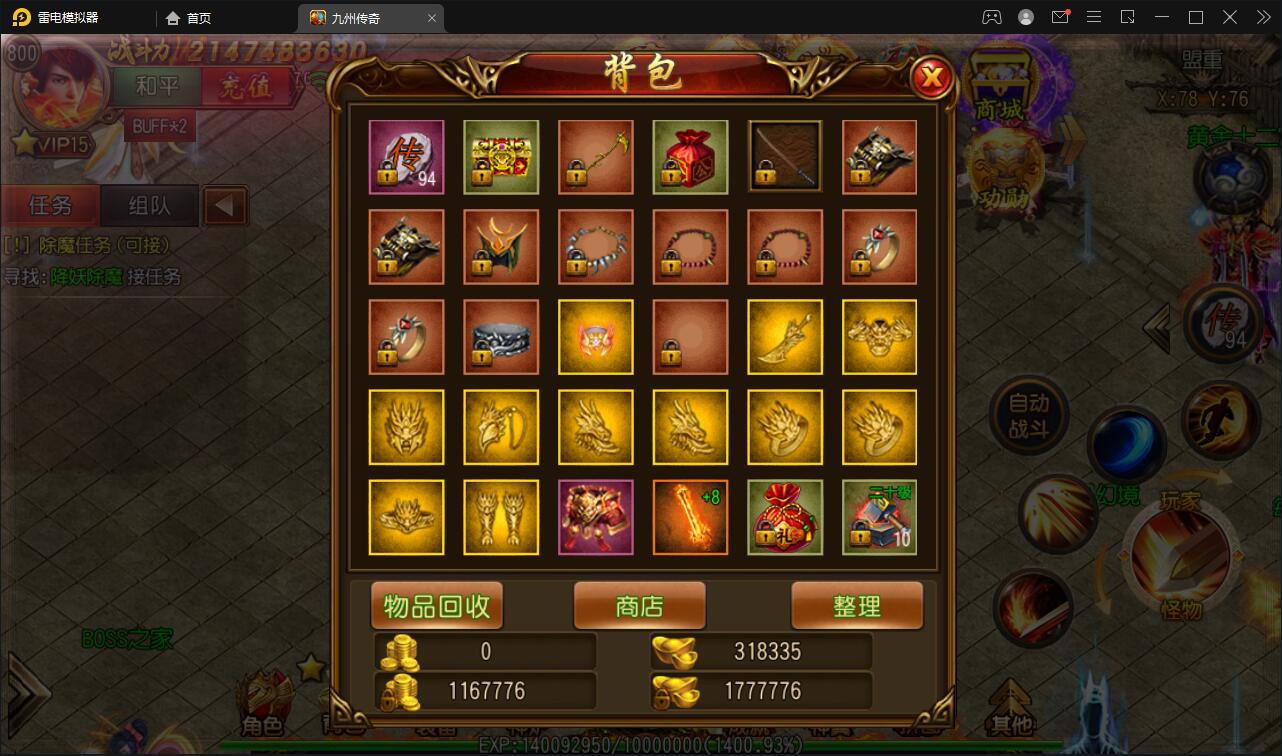The height and width of the screenshot is (756, 1282).
Task: Open the 商店 shop from the backpack
Action: [639, 605]
